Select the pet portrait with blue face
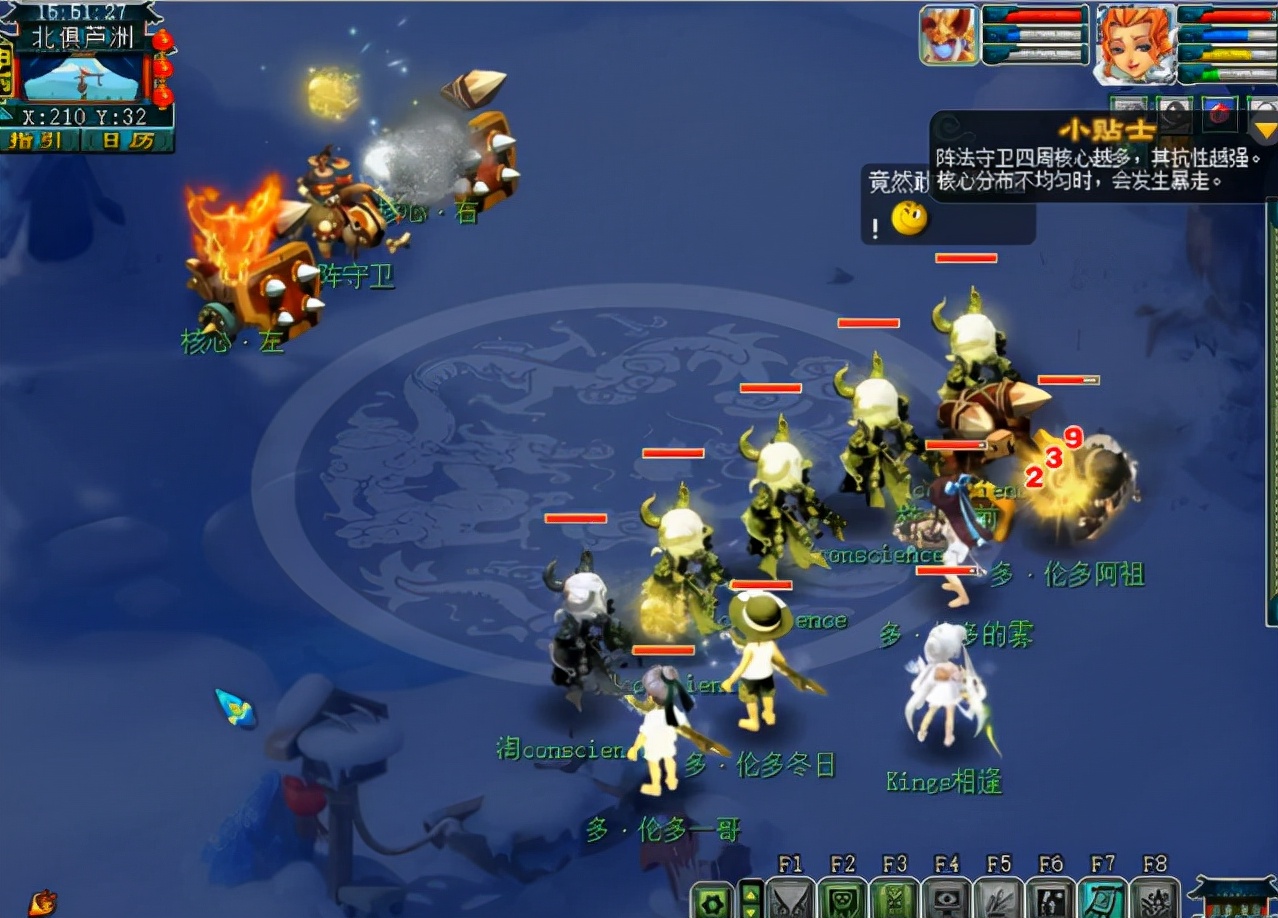 (x=948, y=37)
